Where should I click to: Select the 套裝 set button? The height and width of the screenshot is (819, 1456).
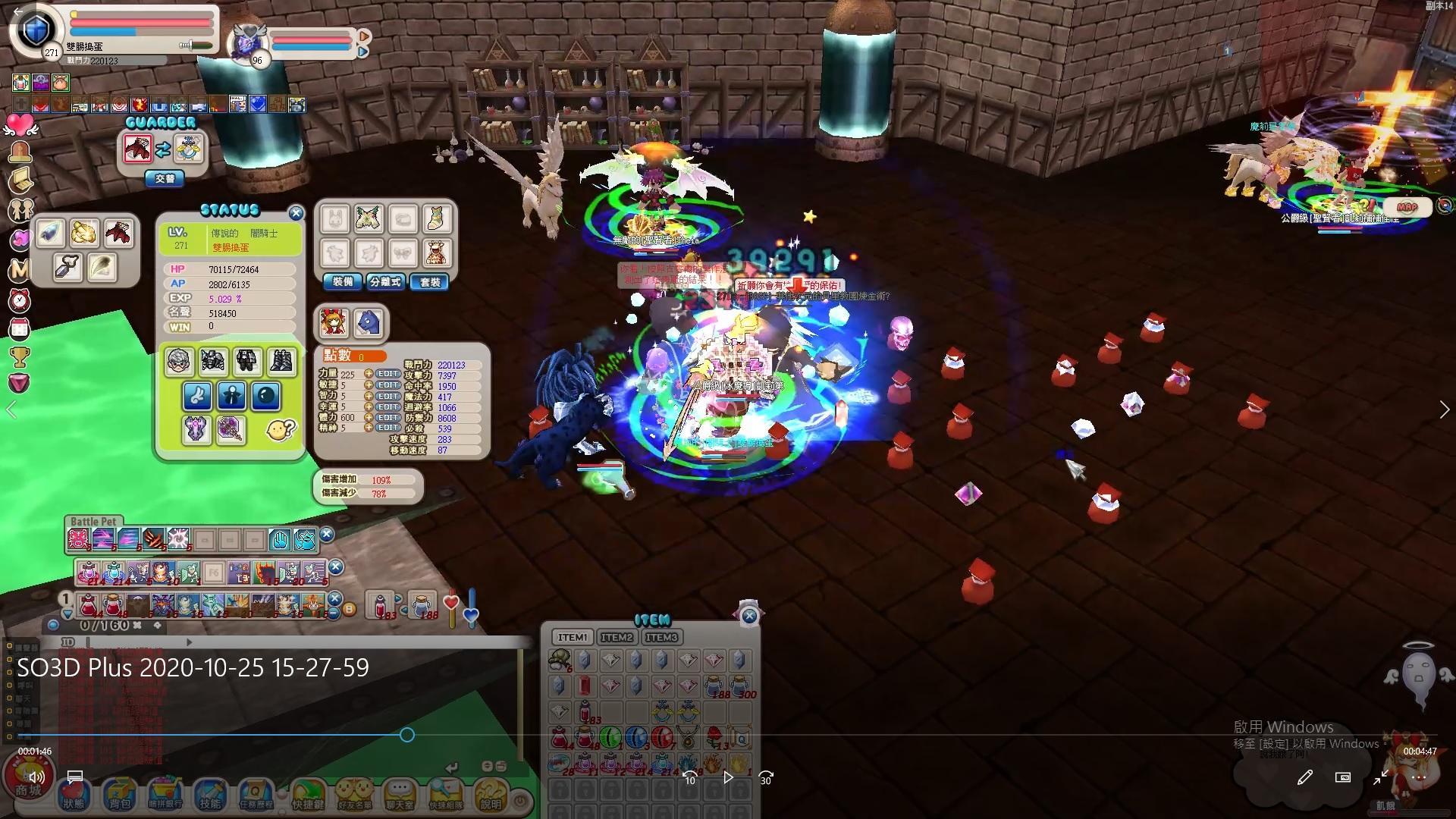(x=429, y=281)
